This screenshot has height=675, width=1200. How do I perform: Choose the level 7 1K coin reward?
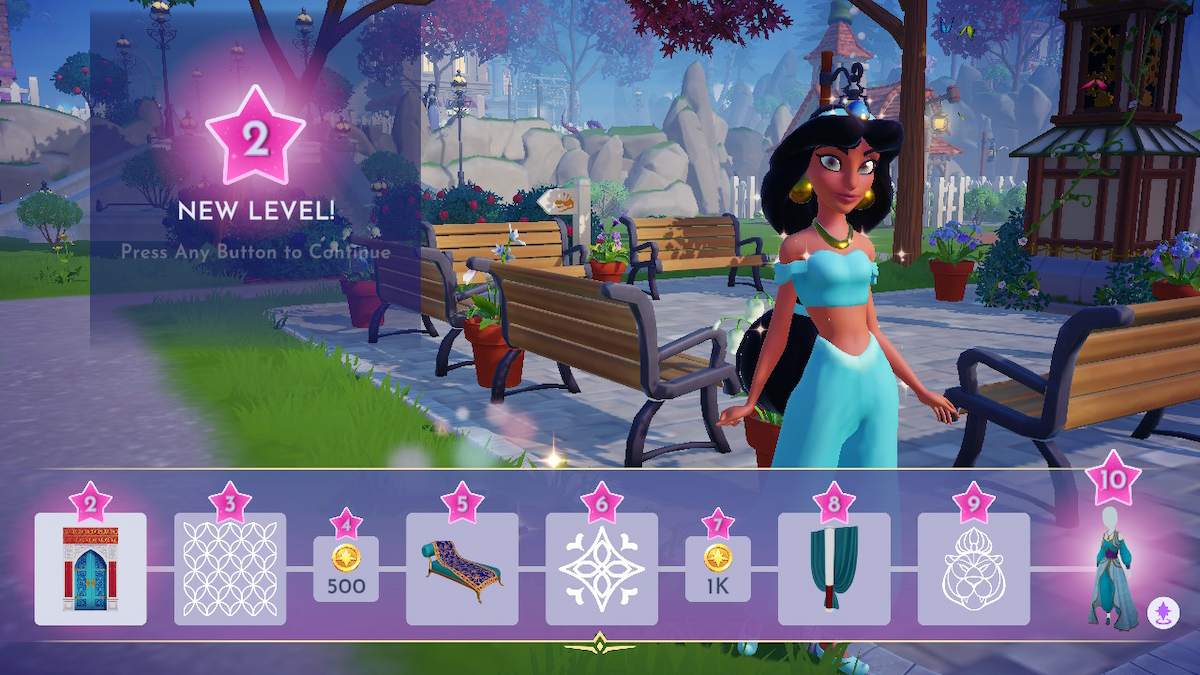click(x=718, y=569)
